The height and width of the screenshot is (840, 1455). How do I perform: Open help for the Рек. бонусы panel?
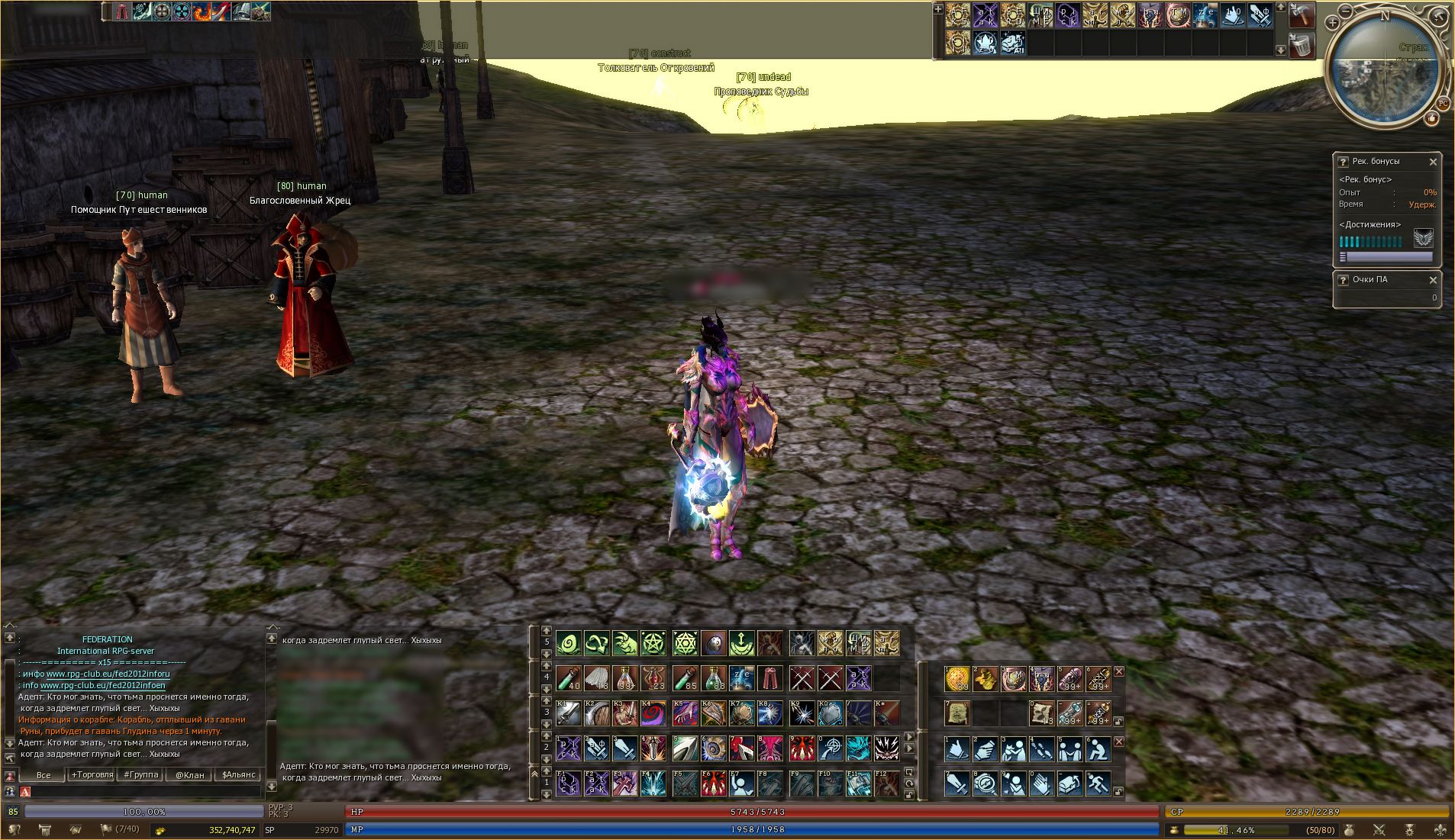point(1343,162)
